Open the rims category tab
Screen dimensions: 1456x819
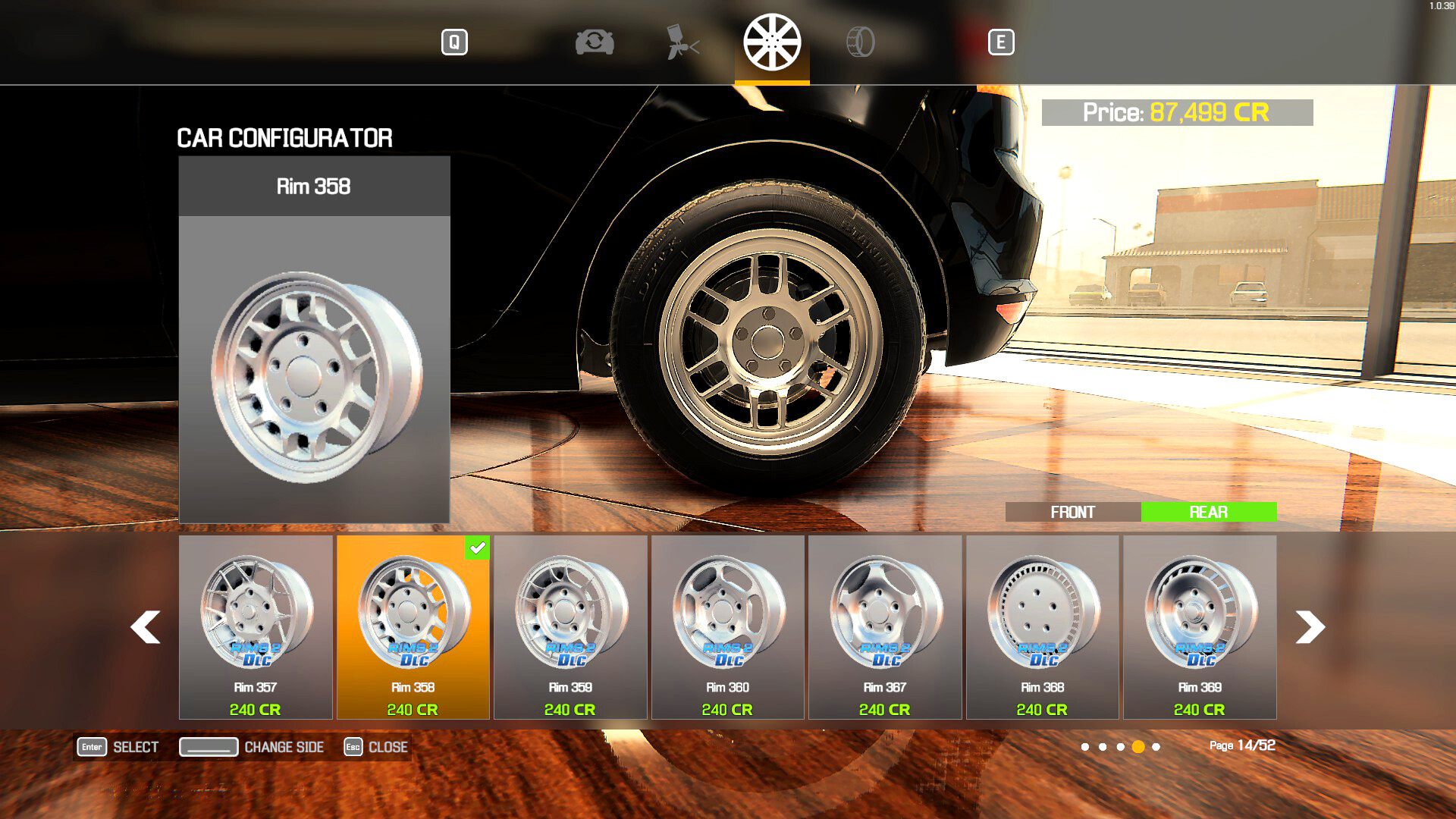(x=772, y=42)
